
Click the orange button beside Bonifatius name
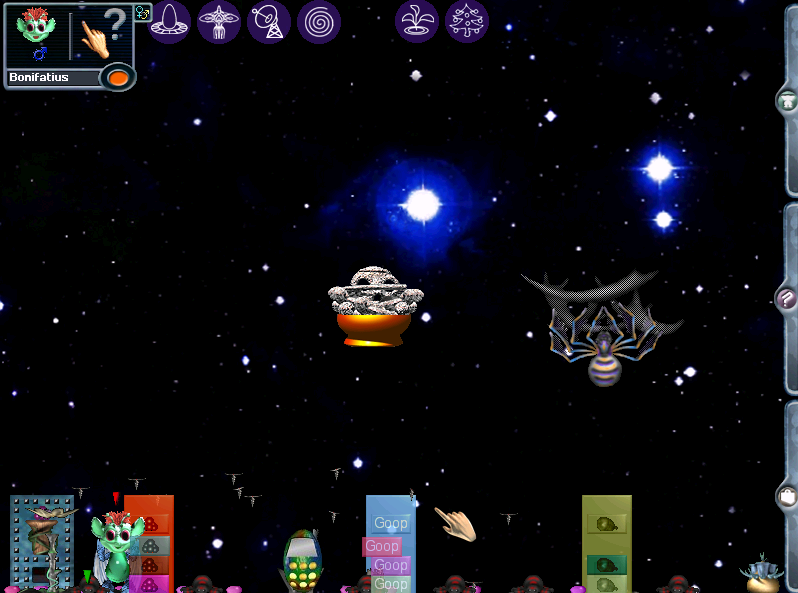point(118,77)
